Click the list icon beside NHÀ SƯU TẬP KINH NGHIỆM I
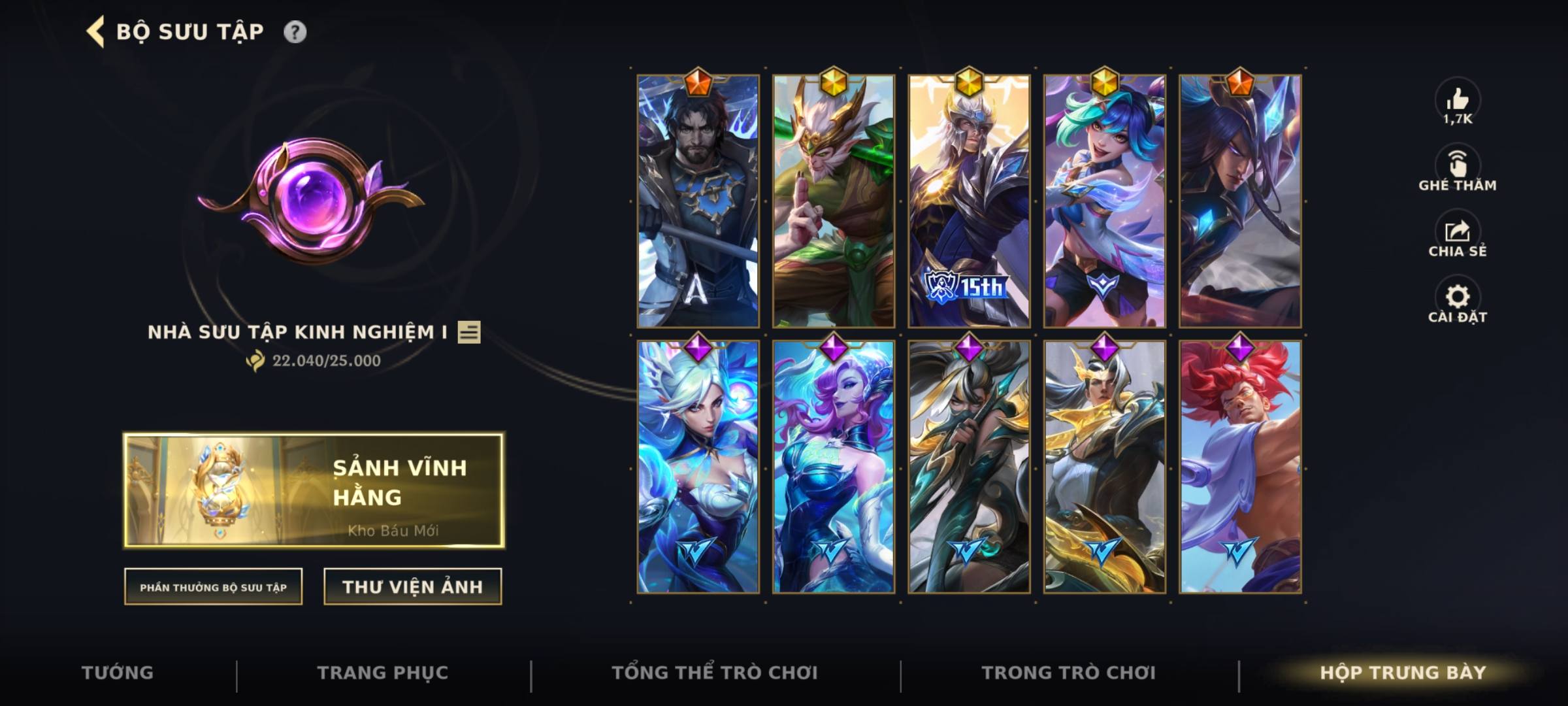 point(468,333)
